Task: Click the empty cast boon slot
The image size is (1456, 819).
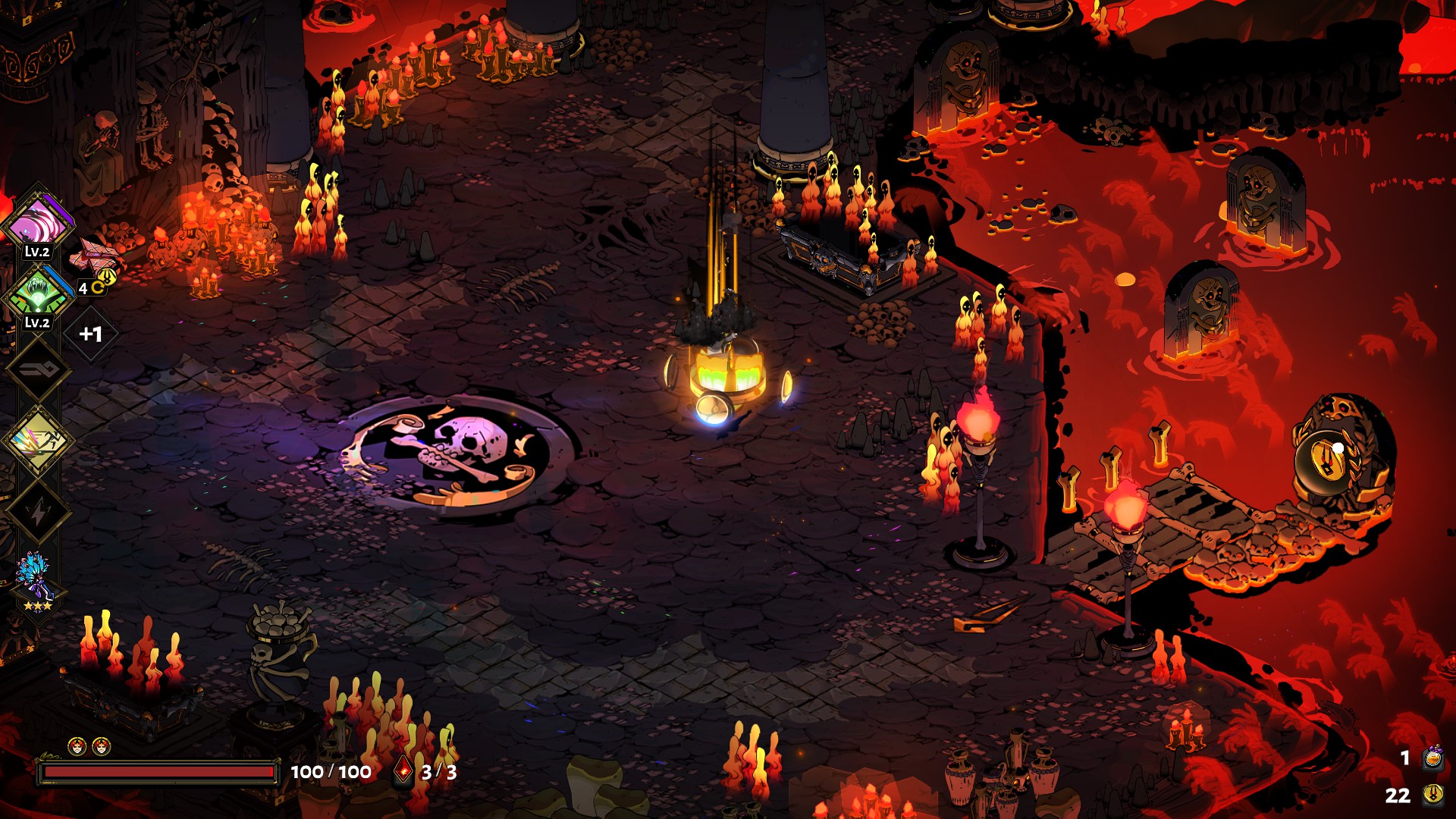Action: (37, 369)
